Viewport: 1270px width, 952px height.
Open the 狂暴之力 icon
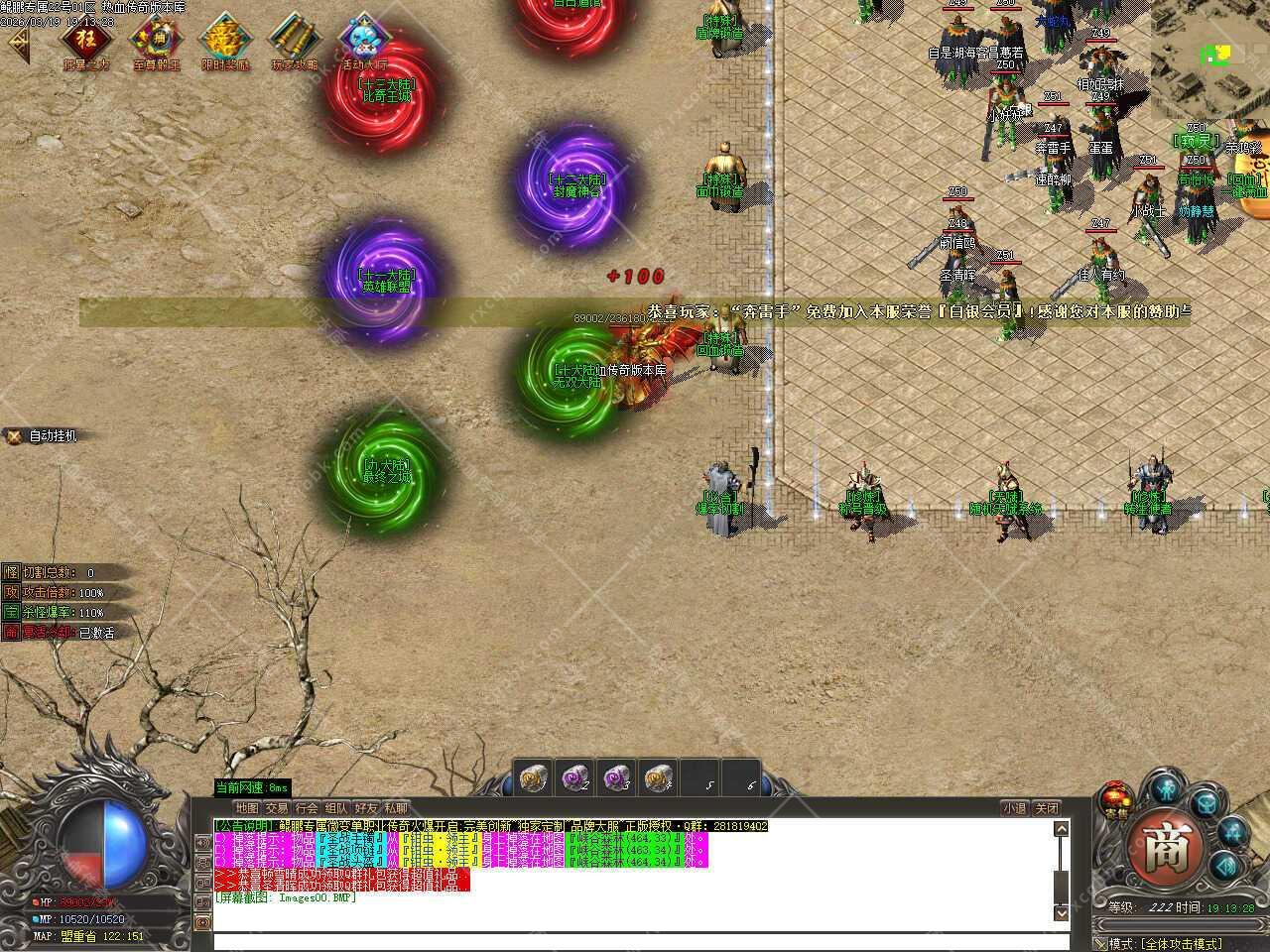tap(86, 41)
